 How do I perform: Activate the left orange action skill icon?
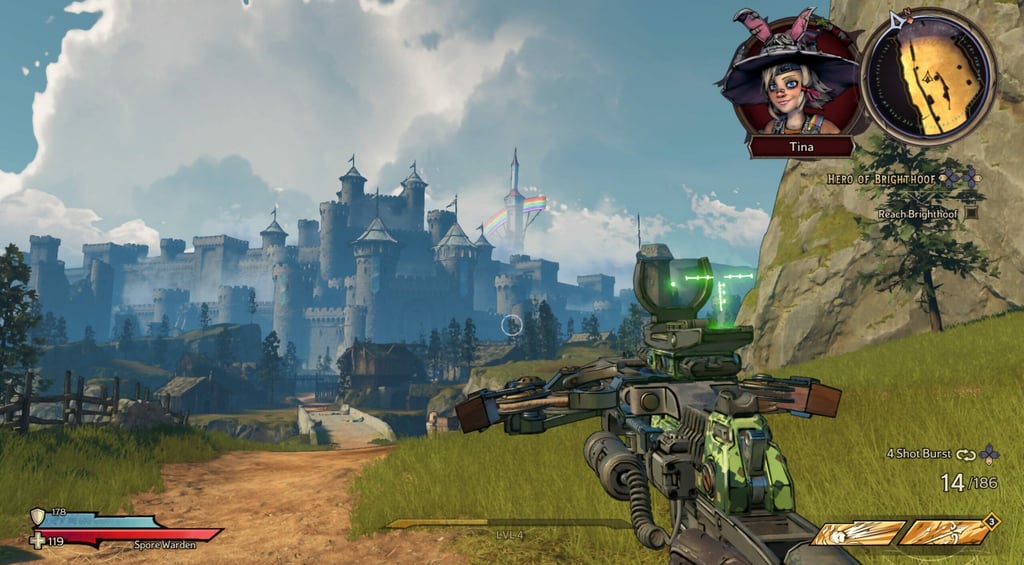click(854, 533)
